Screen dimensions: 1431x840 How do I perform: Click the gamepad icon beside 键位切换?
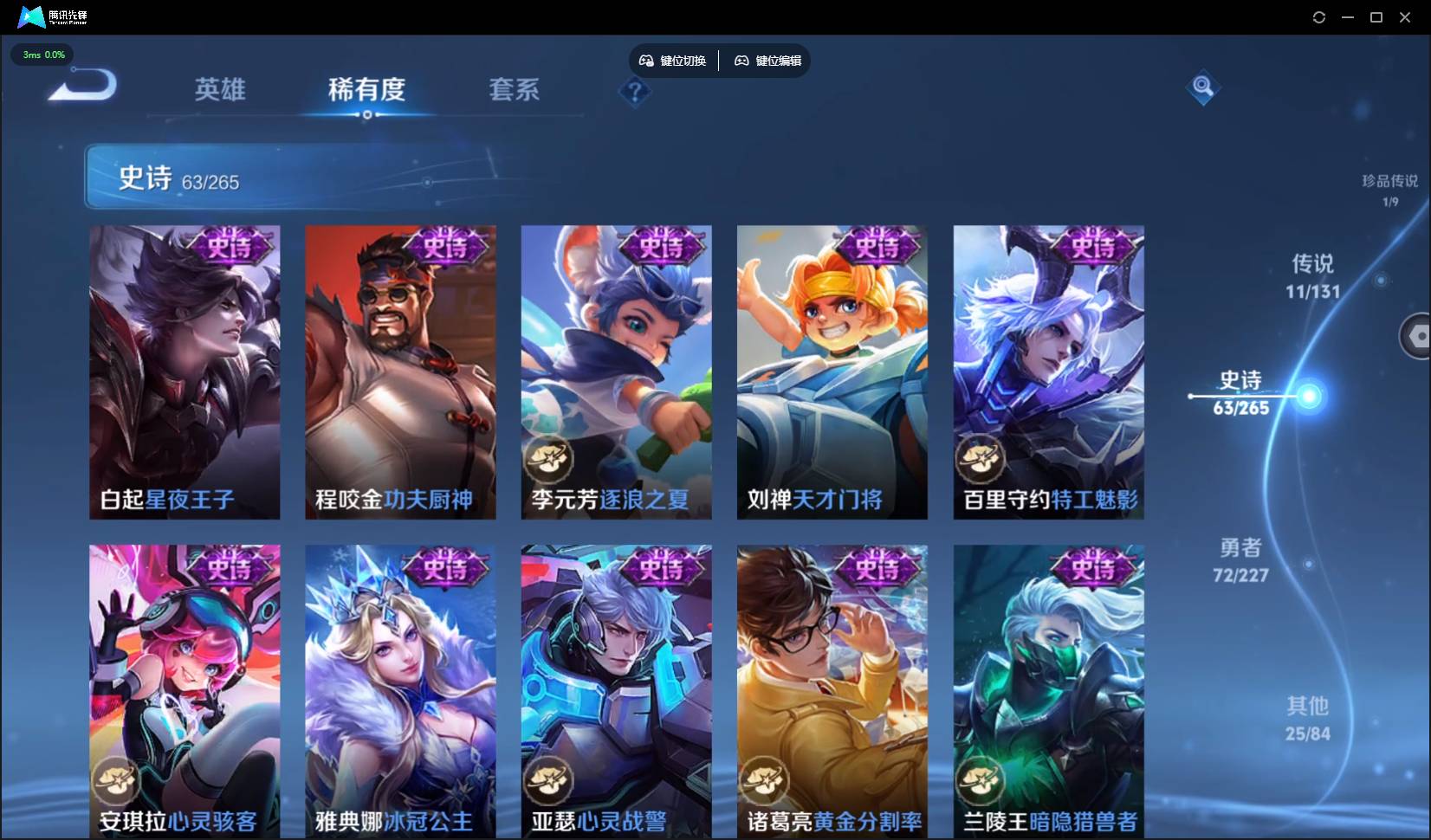coord(646,60)
